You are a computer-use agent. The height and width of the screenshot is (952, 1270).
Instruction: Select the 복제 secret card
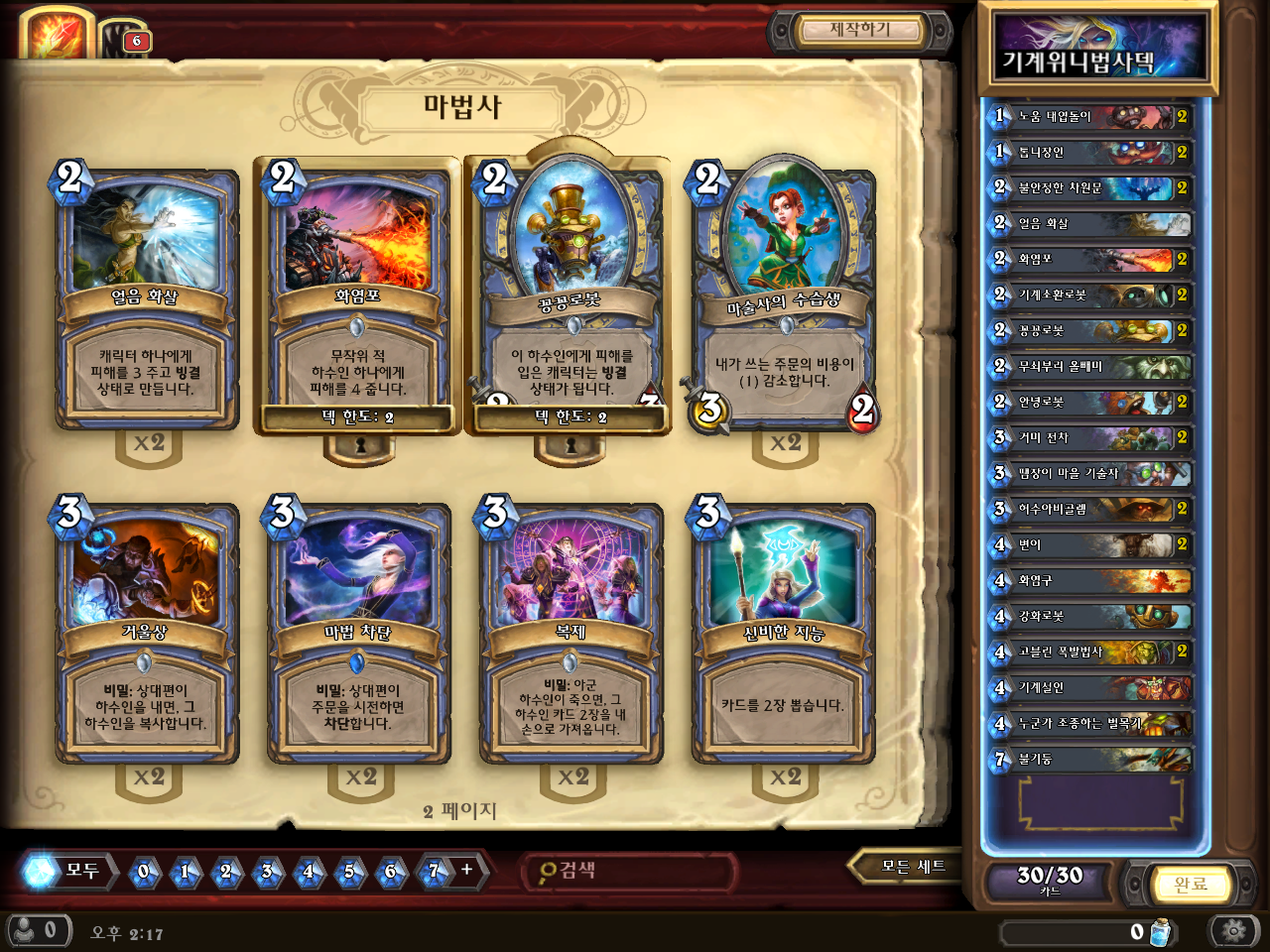[x=571, y=633]
